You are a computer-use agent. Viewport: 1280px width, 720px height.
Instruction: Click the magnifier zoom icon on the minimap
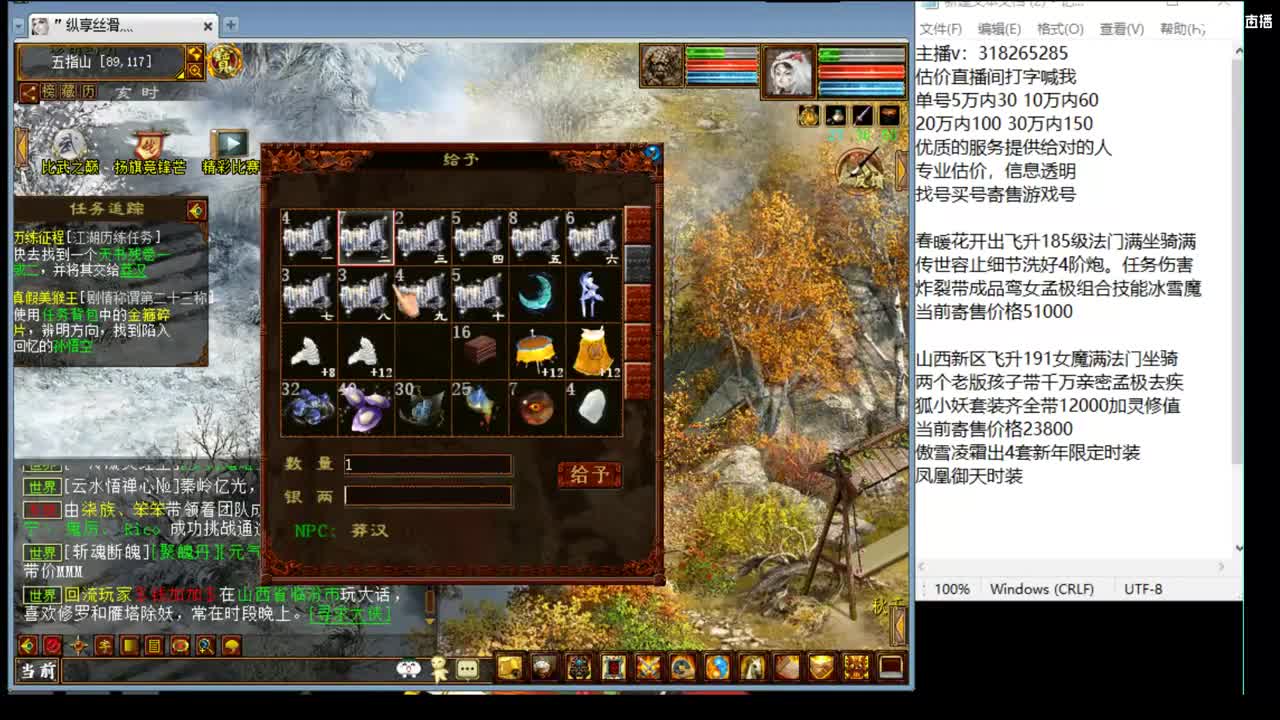(x=196, y=69)
